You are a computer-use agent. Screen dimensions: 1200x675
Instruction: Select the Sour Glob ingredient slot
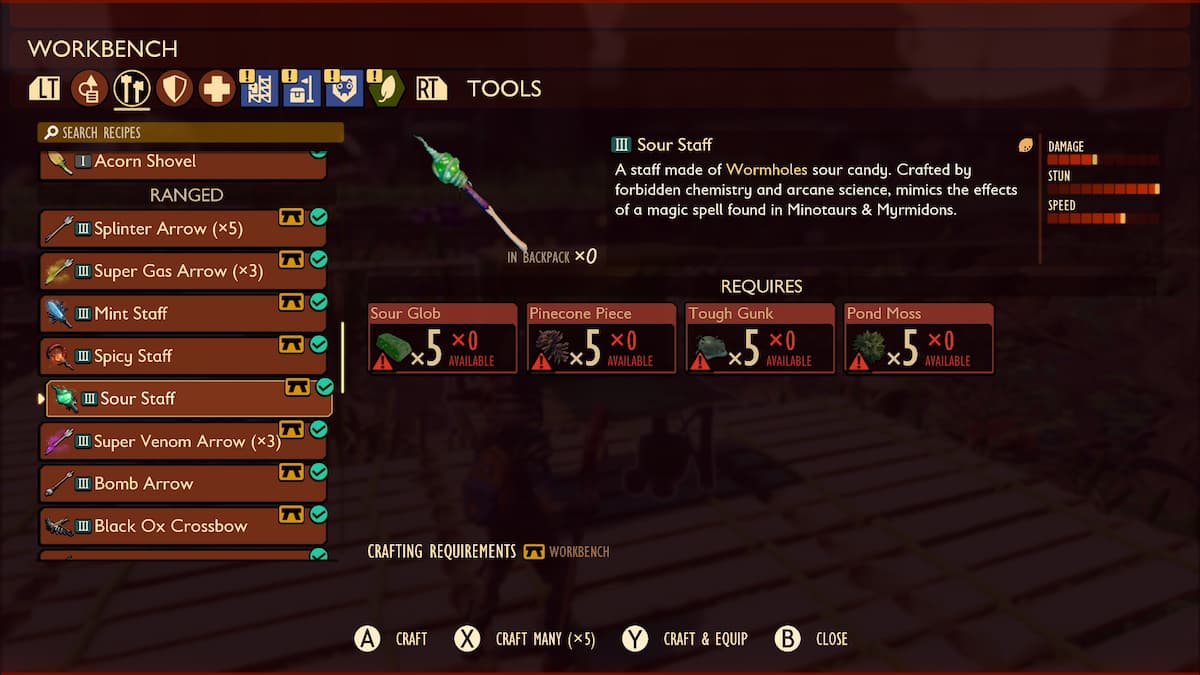[x=443, y=338]
